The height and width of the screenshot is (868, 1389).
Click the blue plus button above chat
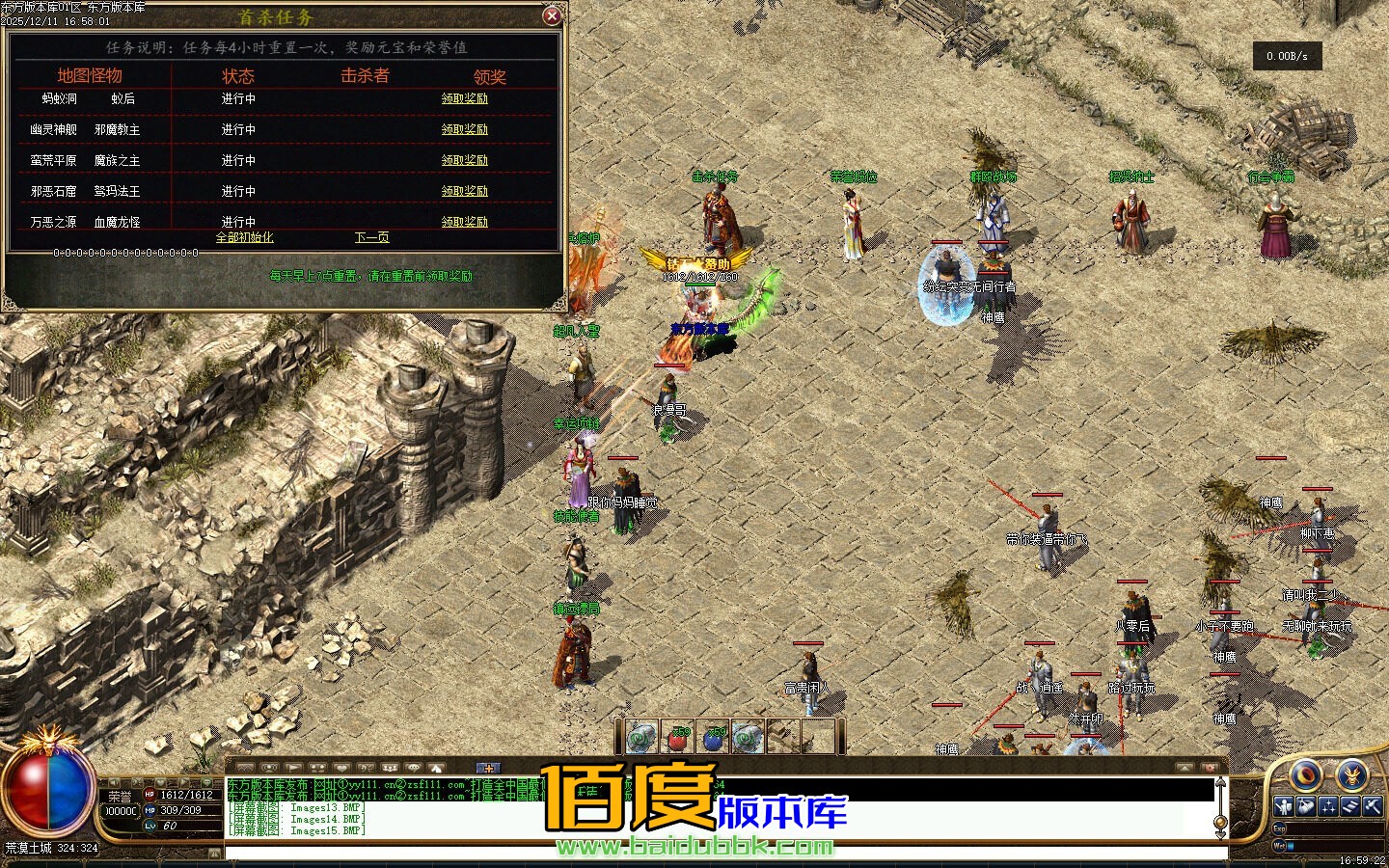coord(489,768)
